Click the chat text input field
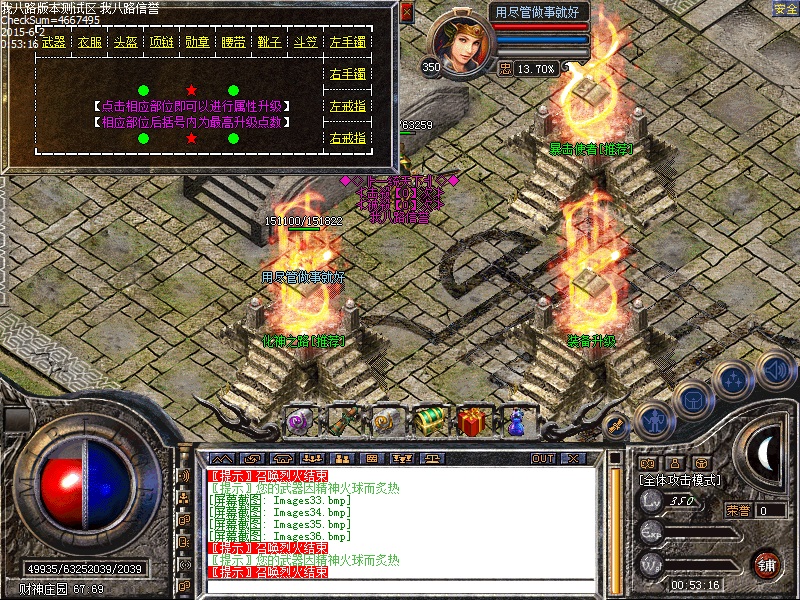Viewport: 800px width, 600px height. coord(400,587)
